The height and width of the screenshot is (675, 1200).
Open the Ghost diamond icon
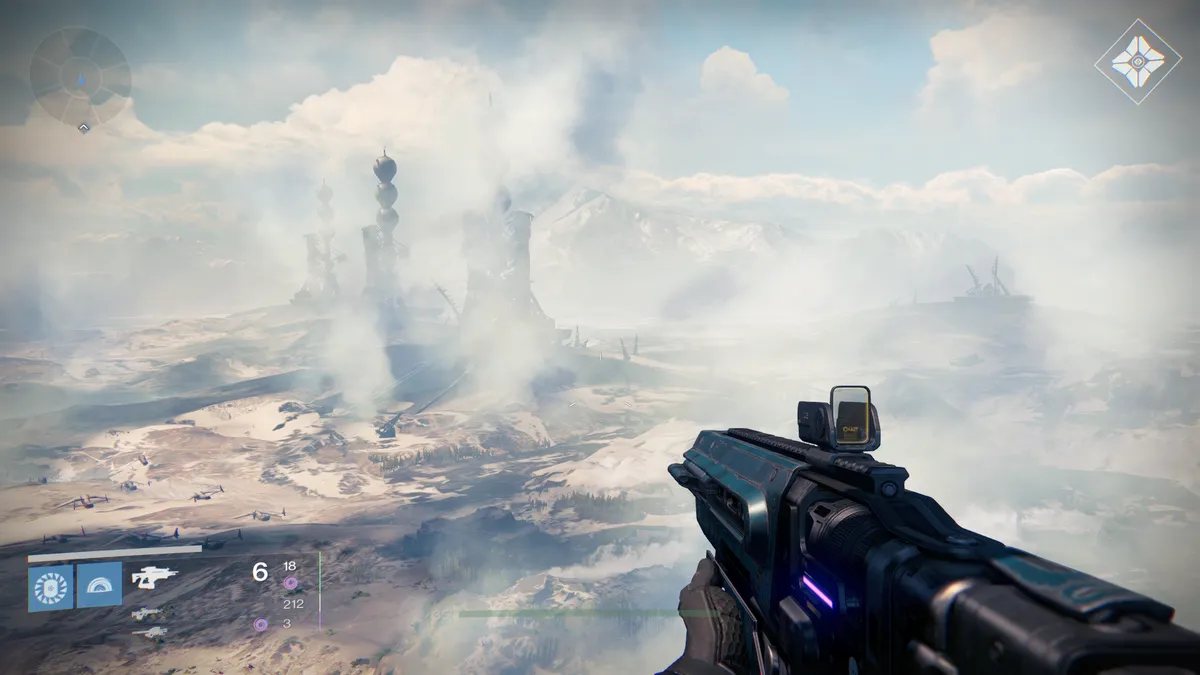click(x=1137, y=61)
